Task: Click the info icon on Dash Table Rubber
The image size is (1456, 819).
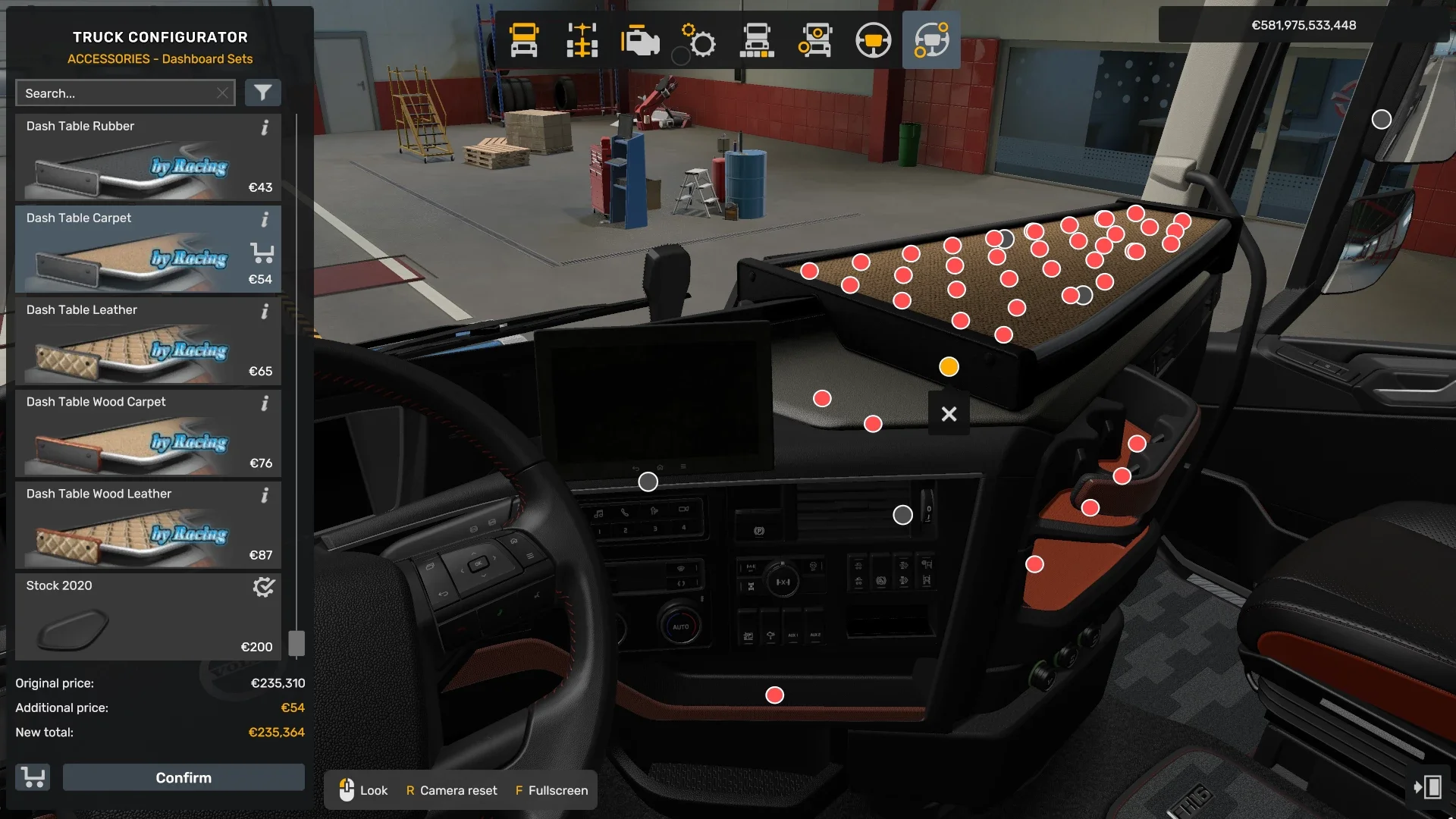Action: (x=265, y=129)
